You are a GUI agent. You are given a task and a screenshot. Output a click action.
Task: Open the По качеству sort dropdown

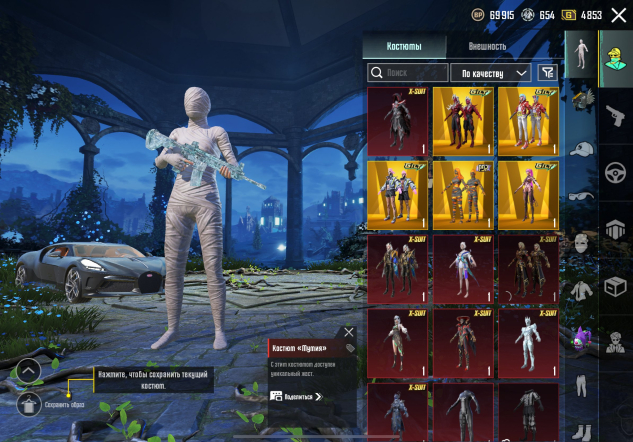(x=491, y=72)
